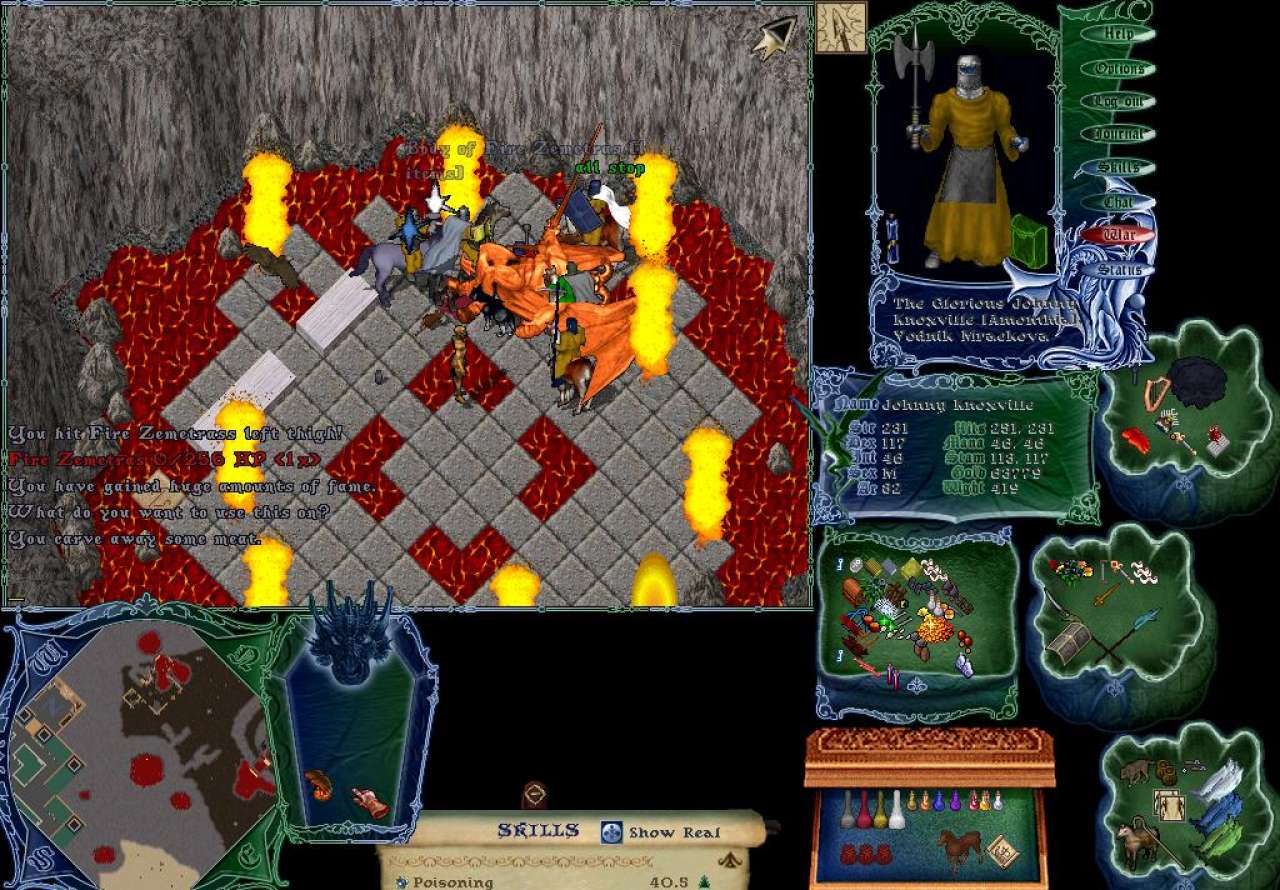Click the severed hand in dragon container
This screenshot has width=1280, height=890.
click(x=369, y=801)
